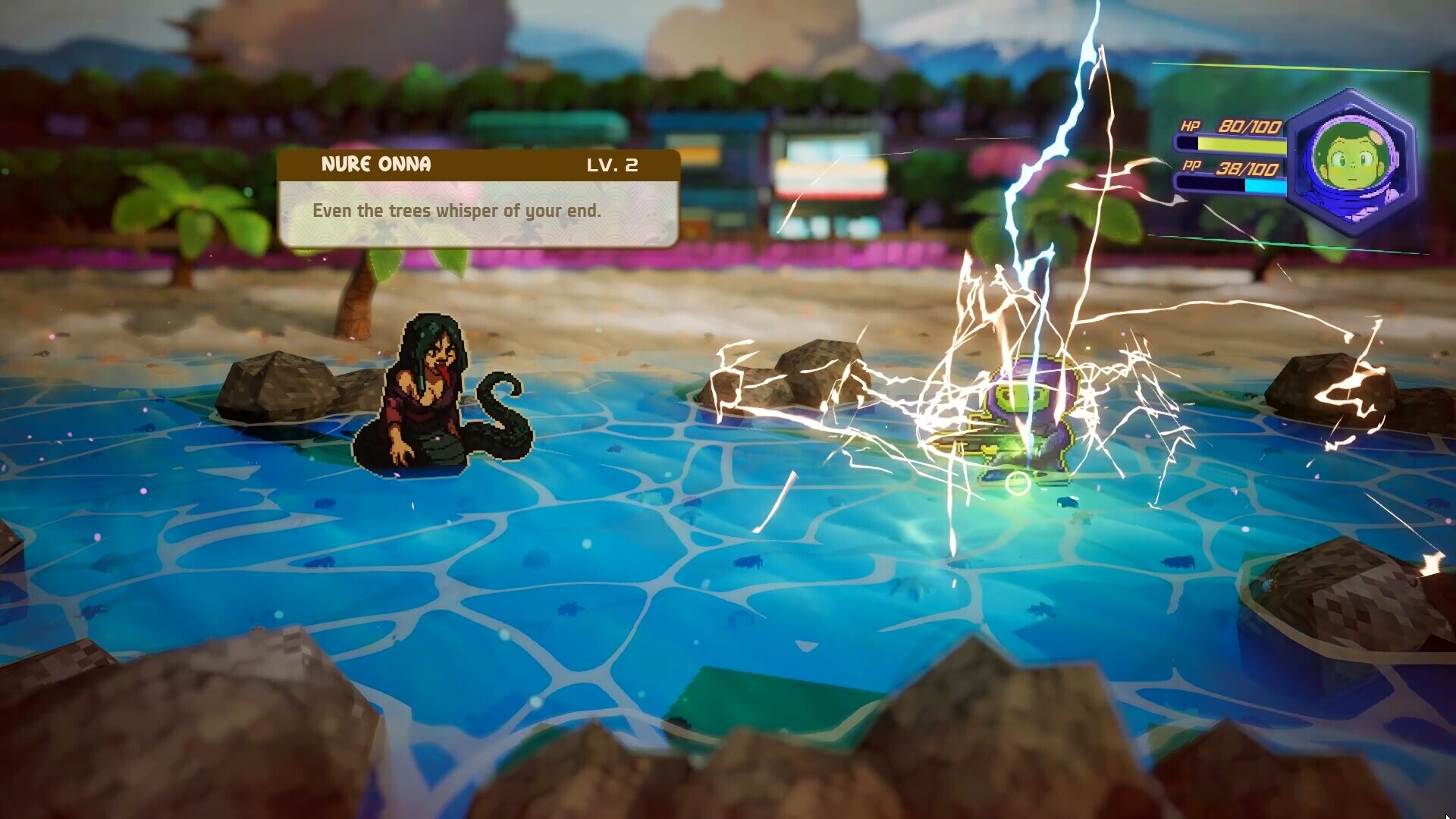Click the 80/100 HP value text
1456x819 pixels.
click(1249, 127)
